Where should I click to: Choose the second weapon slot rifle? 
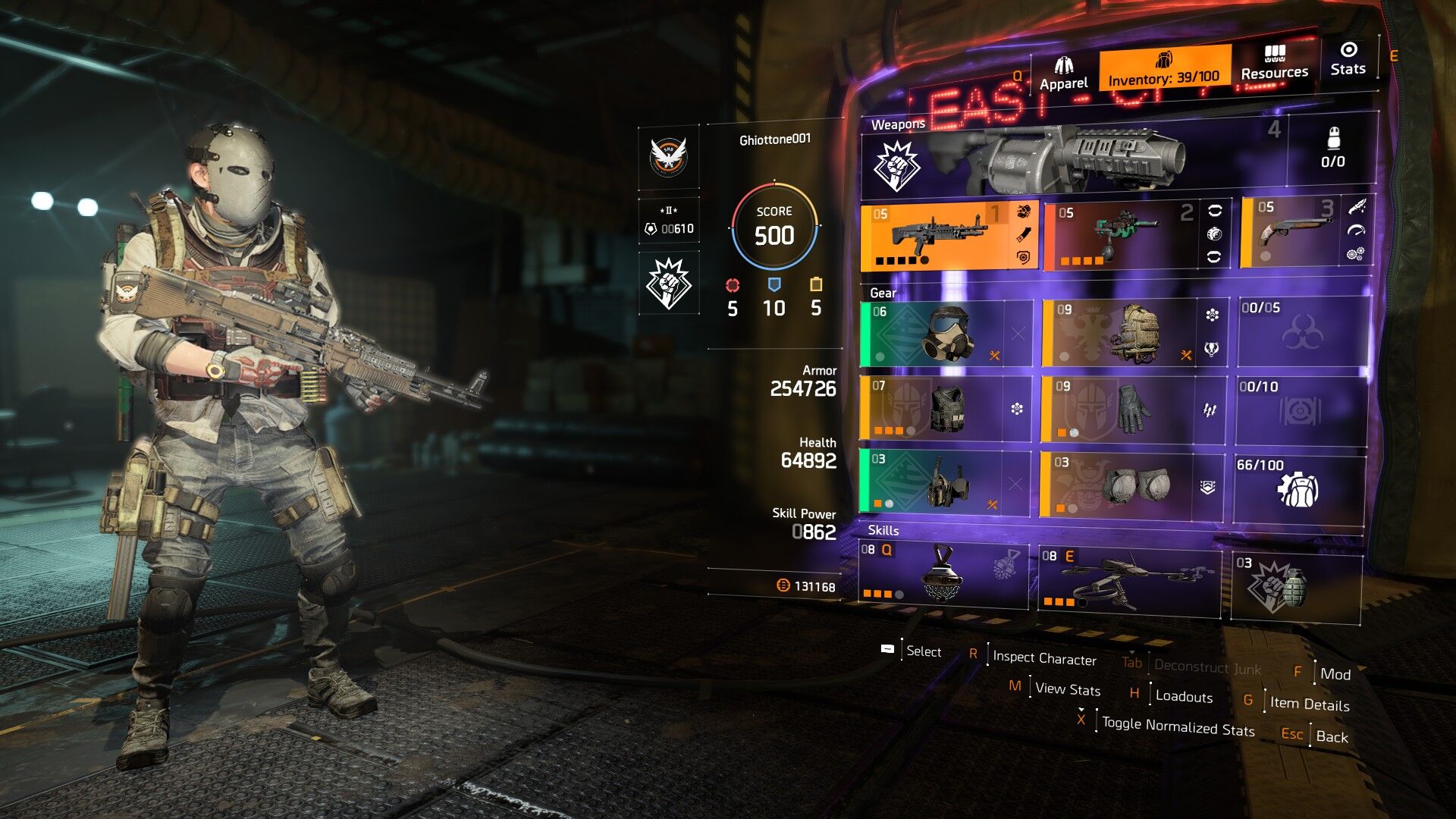(x=1126, y=235)
